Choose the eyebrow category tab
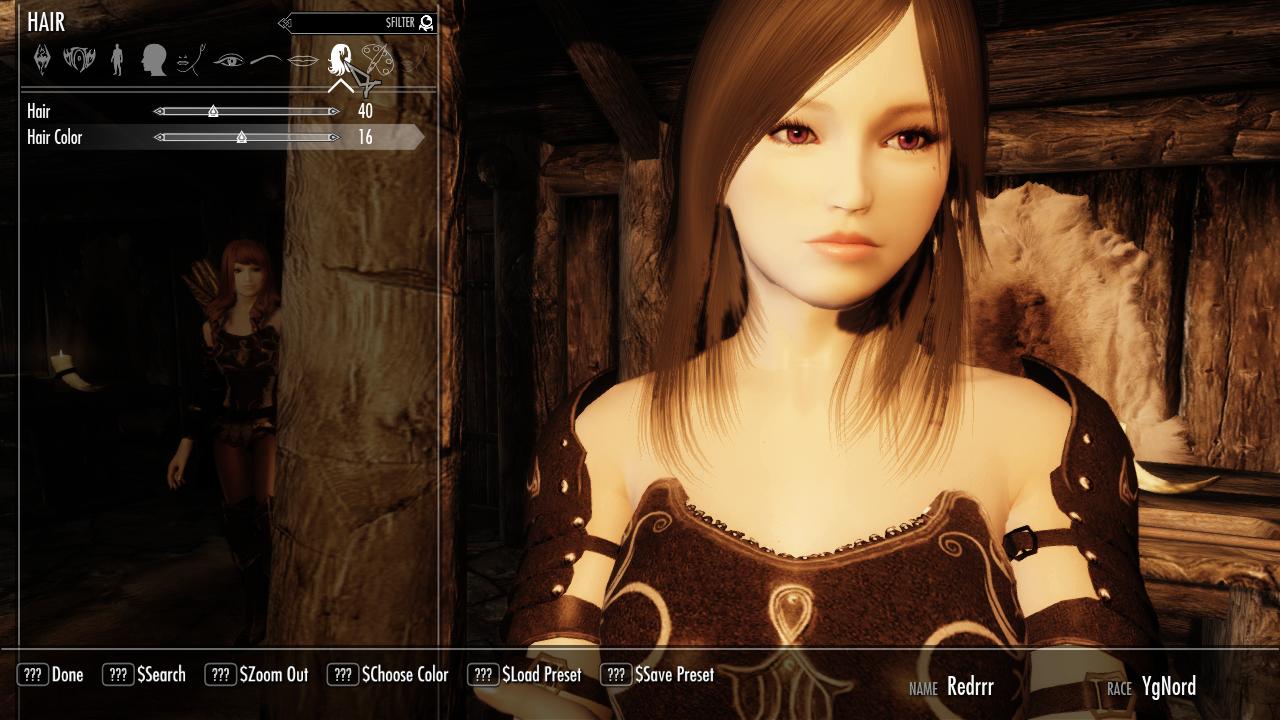The image size is (1280, 720). pos(266,60)
